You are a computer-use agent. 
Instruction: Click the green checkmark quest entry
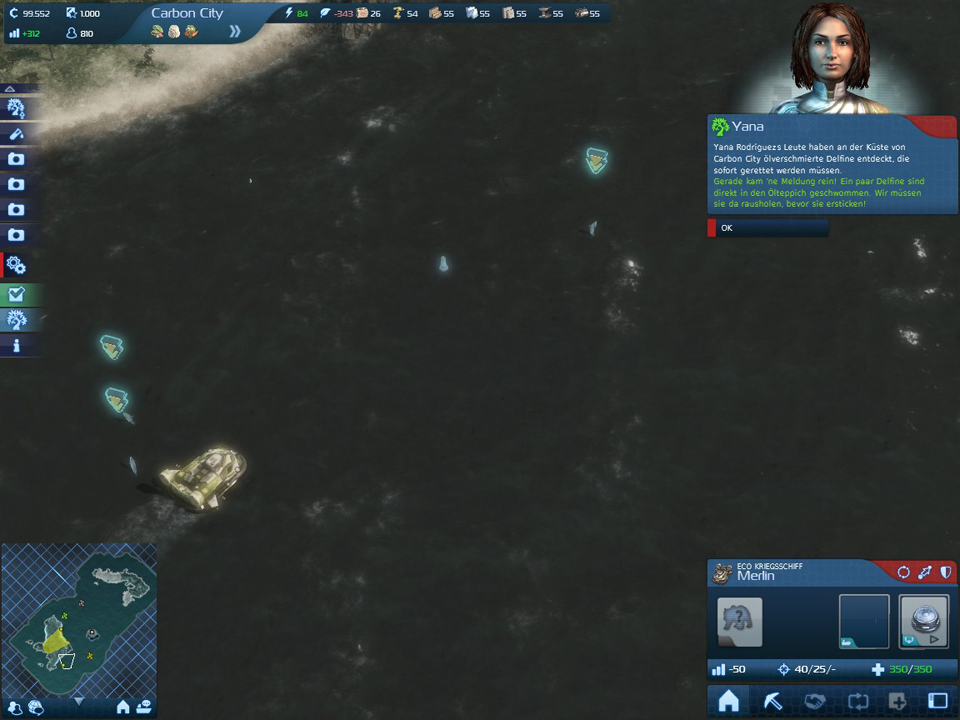click(17, 294)
